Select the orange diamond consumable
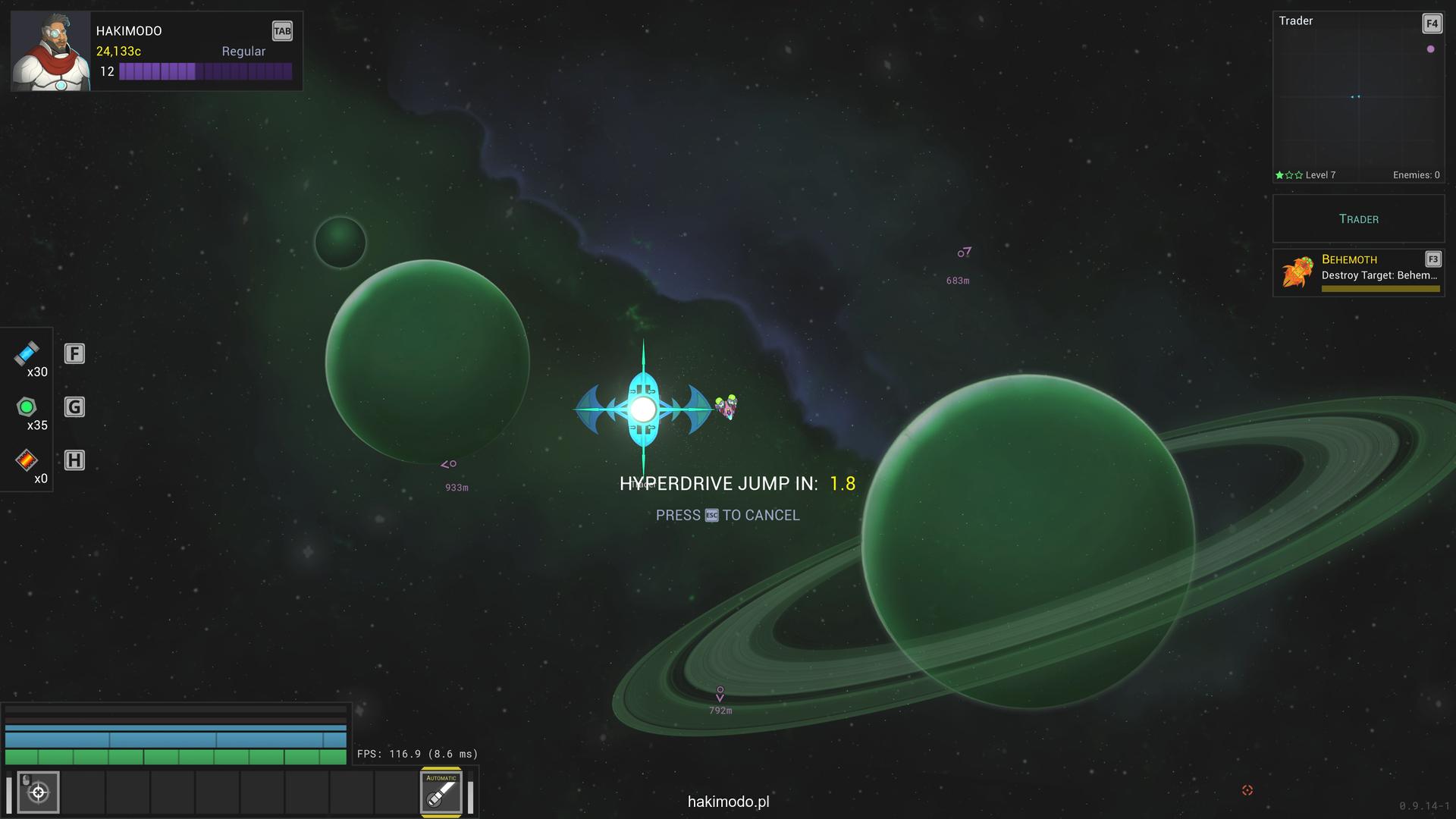The image size is (1456, 819). coord(27,460)
